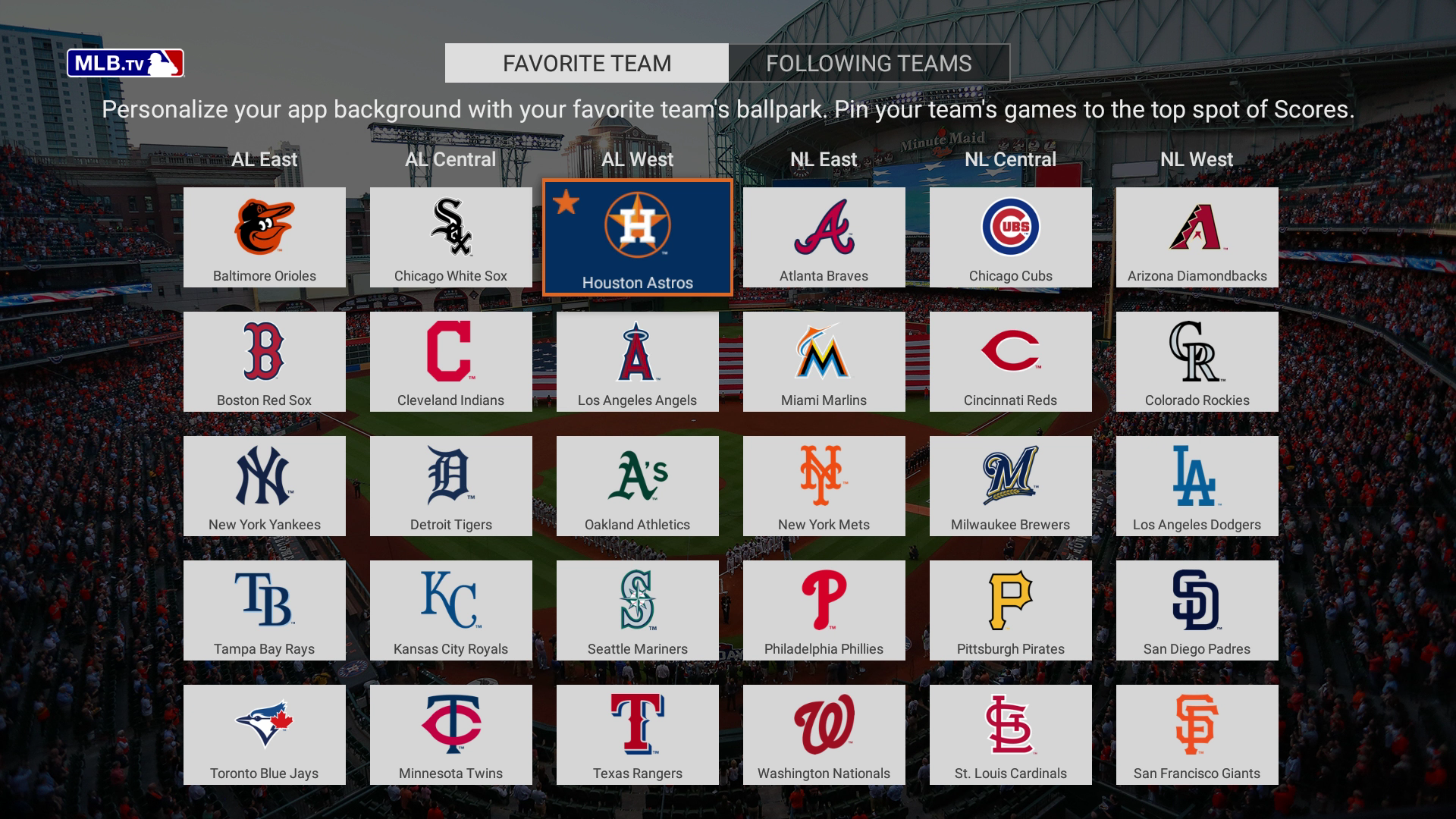Click the Arizona Diamondbacks logo

coord(1197,227)
